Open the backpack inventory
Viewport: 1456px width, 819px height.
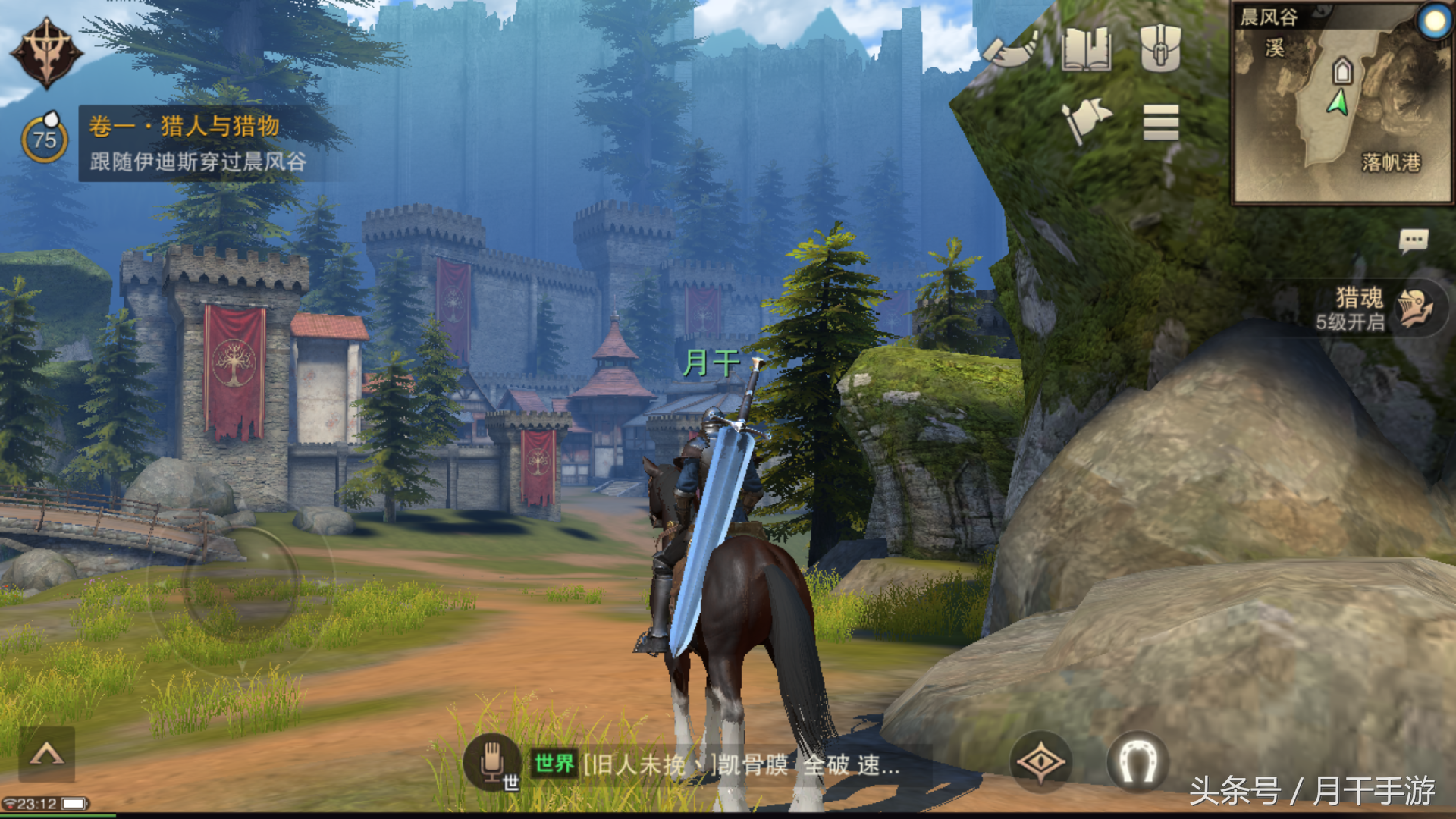point(1160,47)
